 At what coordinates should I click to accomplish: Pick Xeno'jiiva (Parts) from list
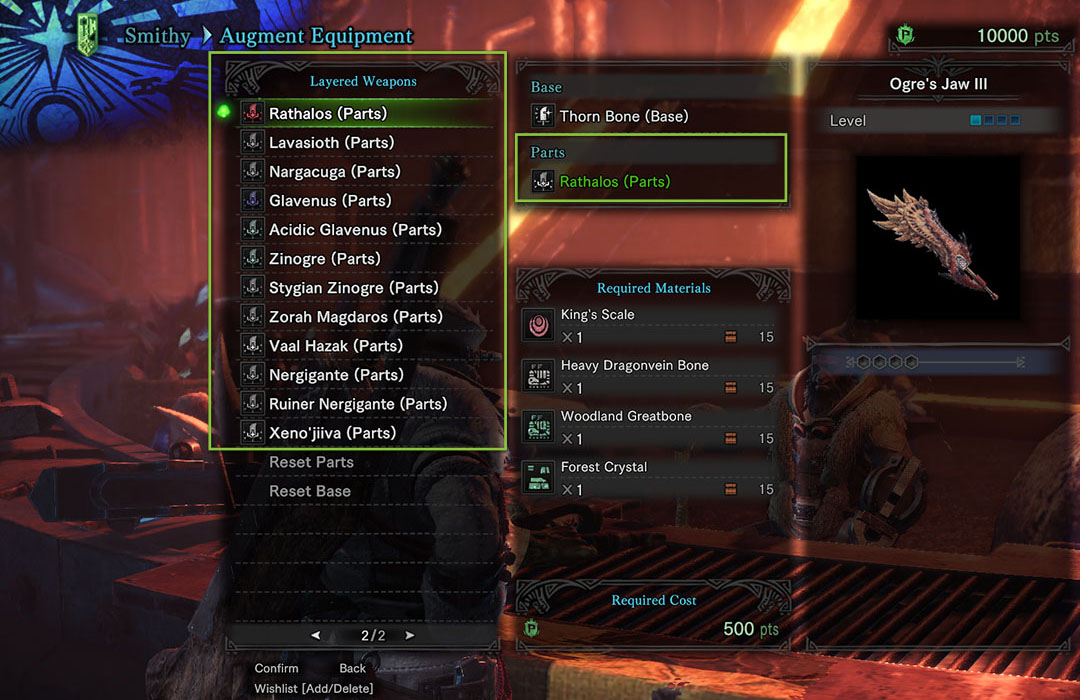tap(332, 432)
